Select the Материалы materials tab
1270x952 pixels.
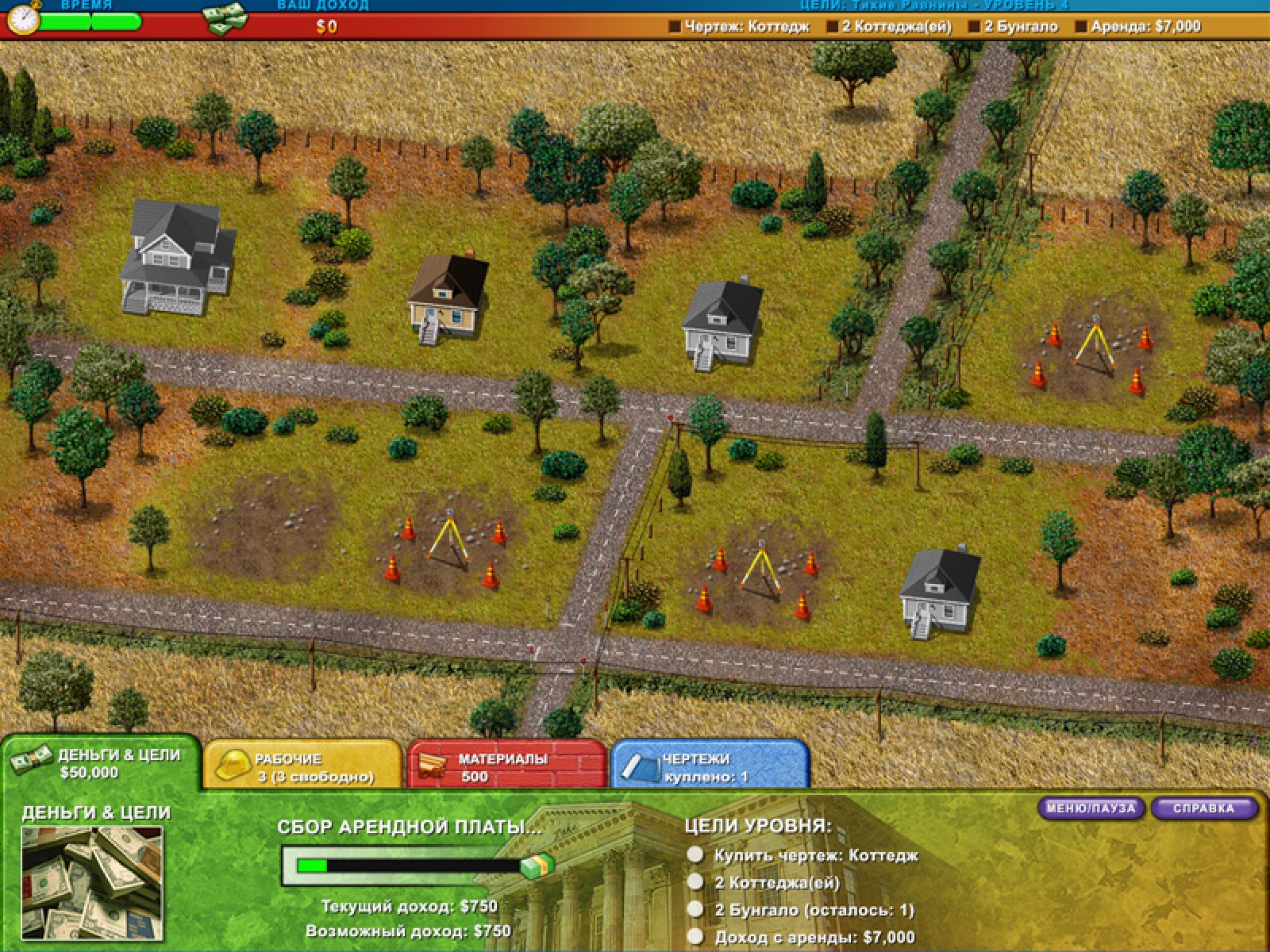[x=506, y=766]
